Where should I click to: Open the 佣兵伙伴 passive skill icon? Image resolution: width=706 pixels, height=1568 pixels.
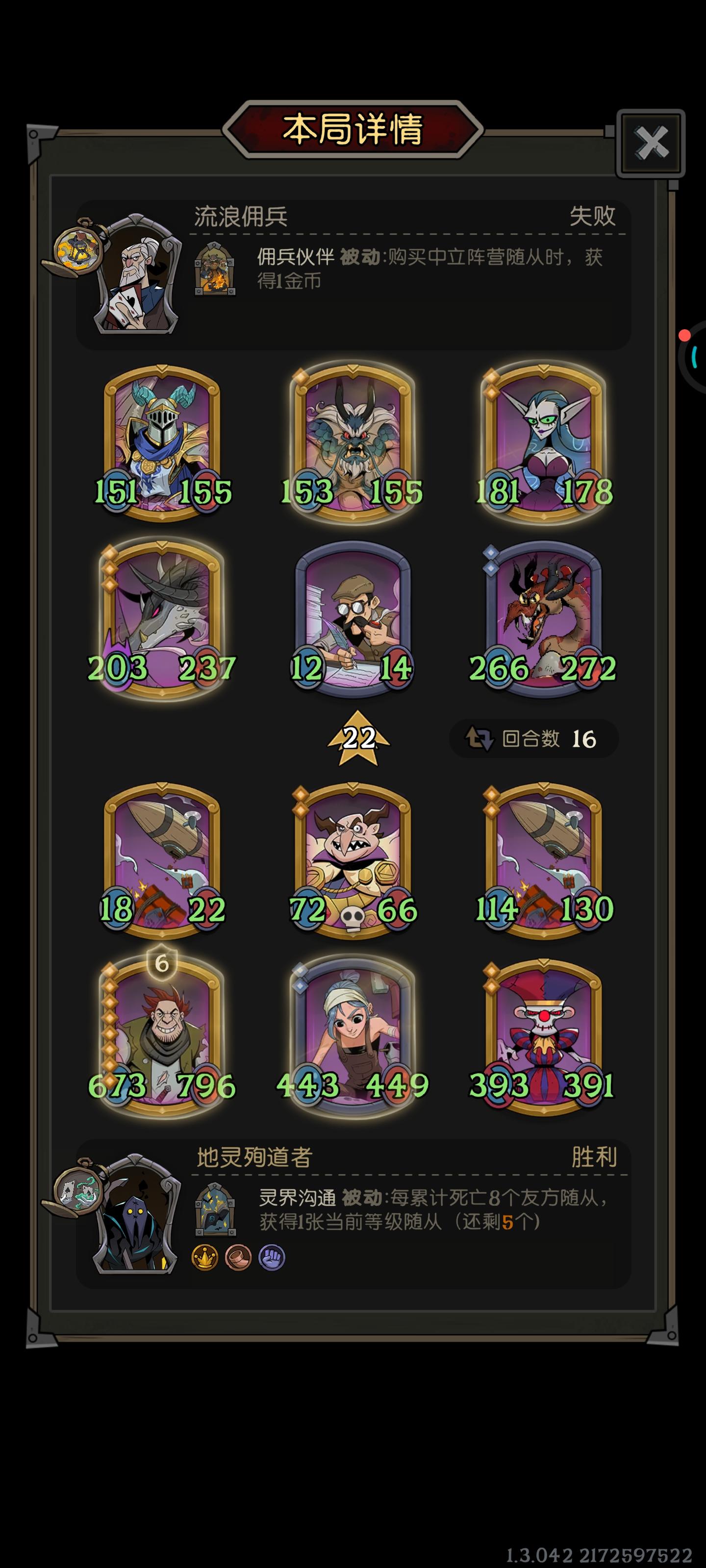[x=214, y=269]
